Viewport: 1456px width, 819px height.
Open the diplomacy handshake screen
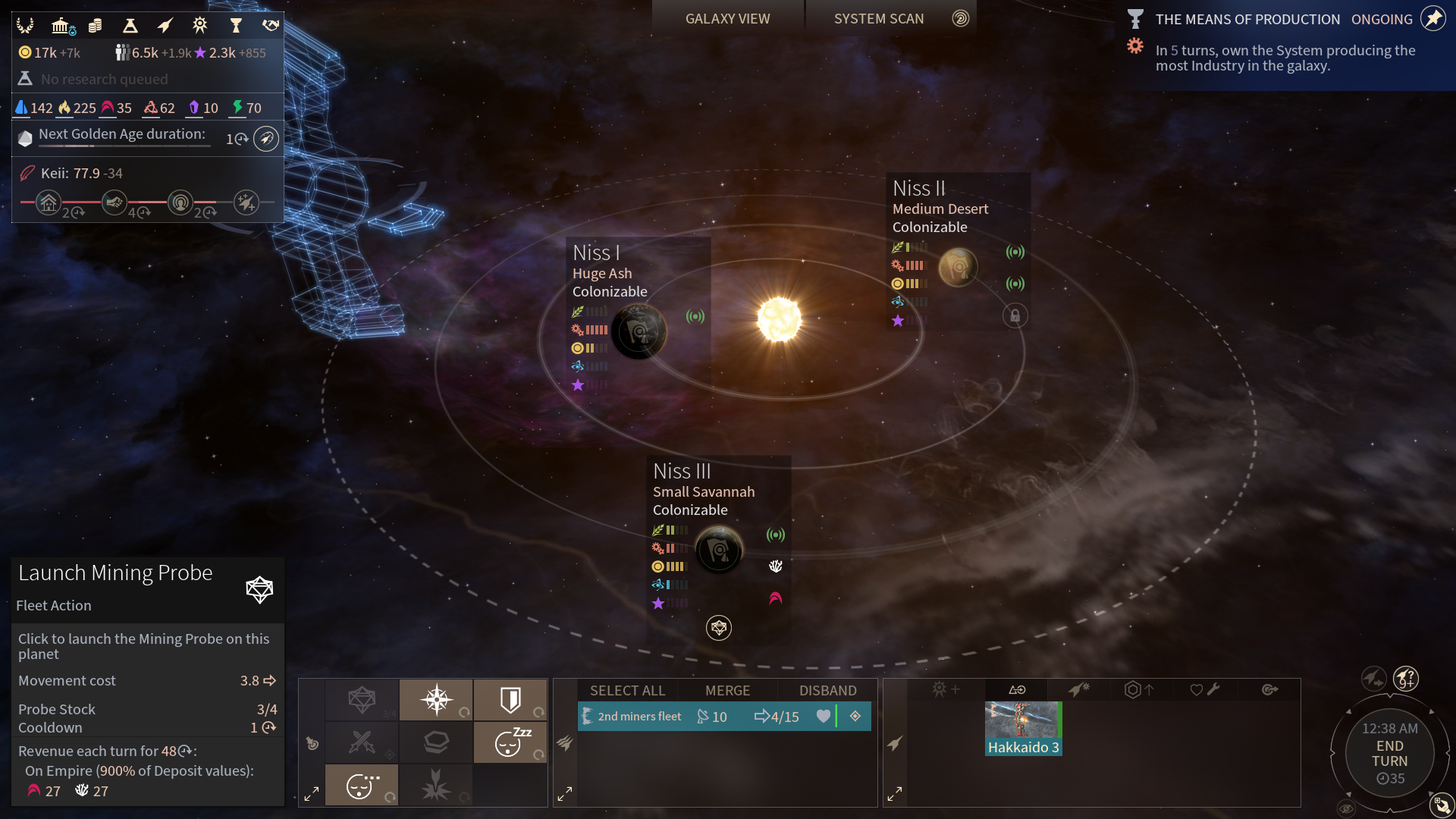tap(271, 26)
